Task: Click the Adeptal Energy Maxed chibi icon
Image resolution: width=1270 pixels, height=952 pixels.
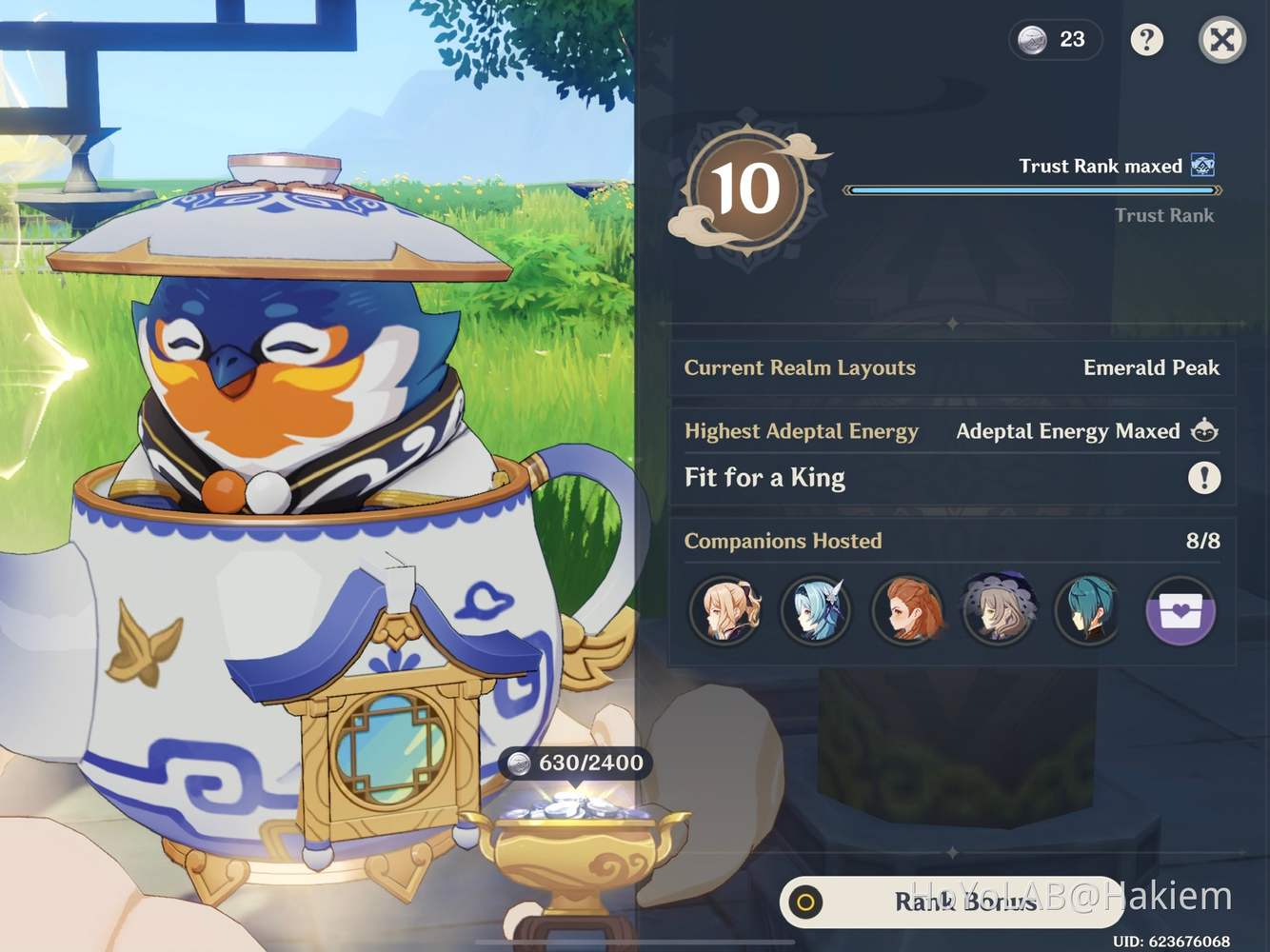Action: tap(1204, 430)
